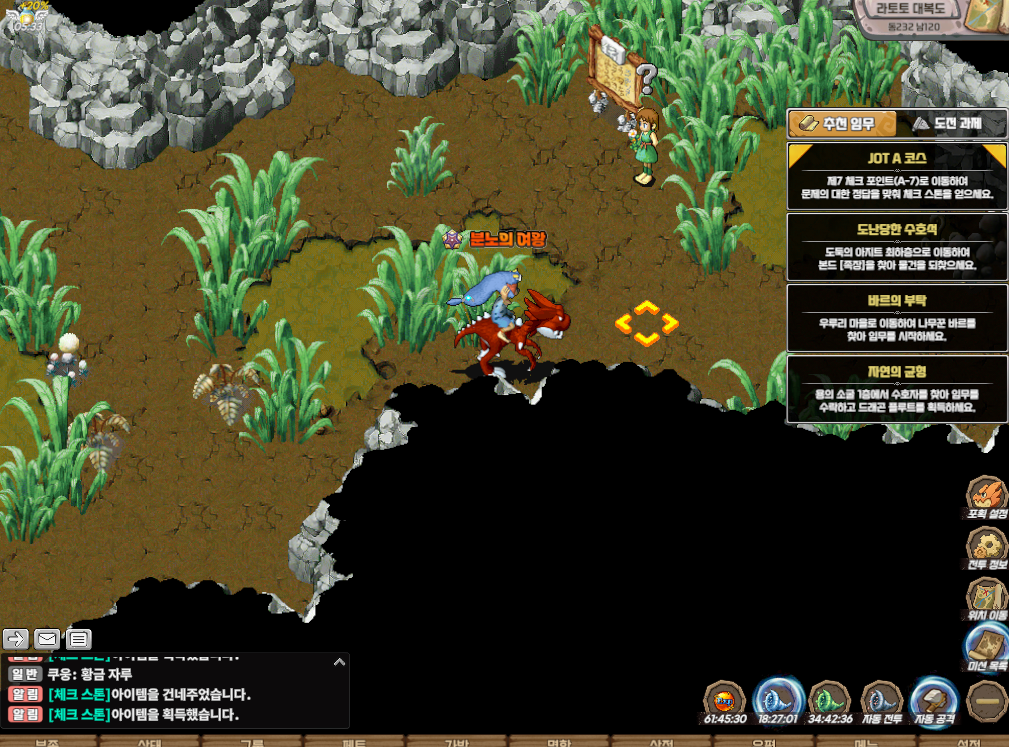Viewport: 1009px width, 747px height.
Task: Switch to the 도전 과제 tab
Action: point(946,124)
